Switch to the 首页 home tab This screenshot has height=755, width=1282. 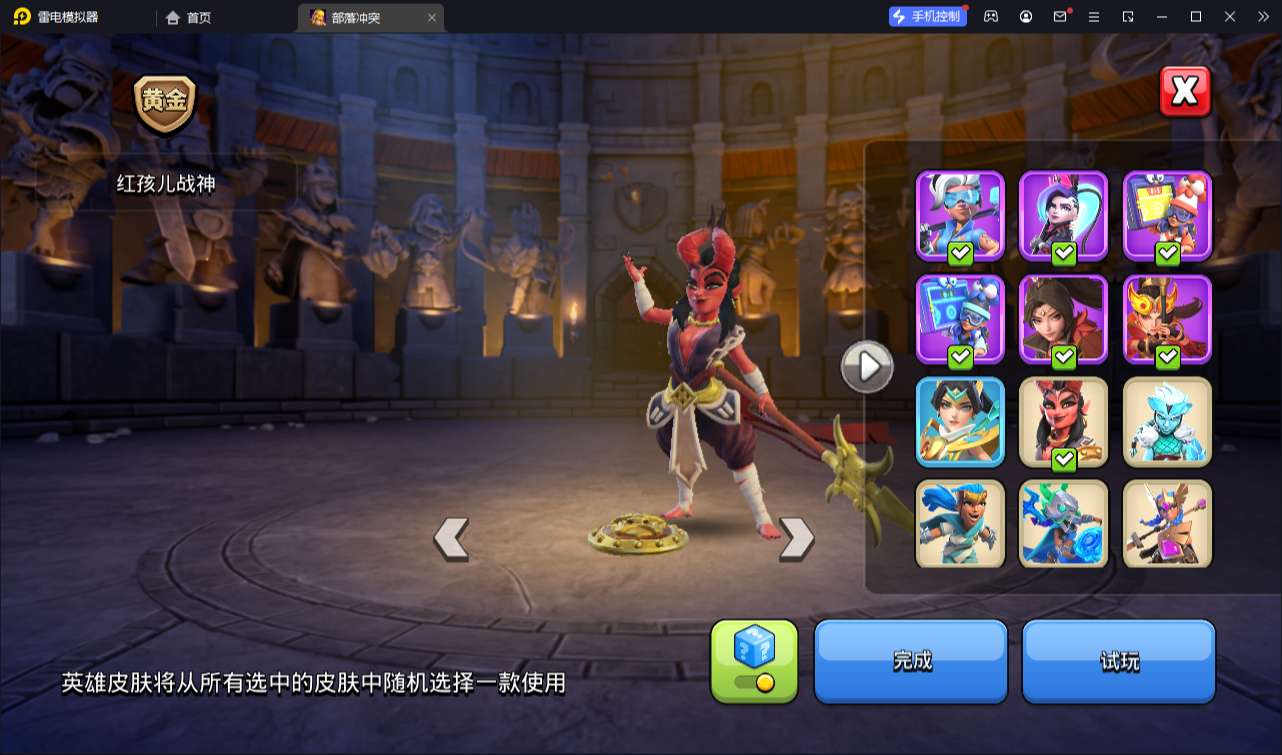click(190, 17)
